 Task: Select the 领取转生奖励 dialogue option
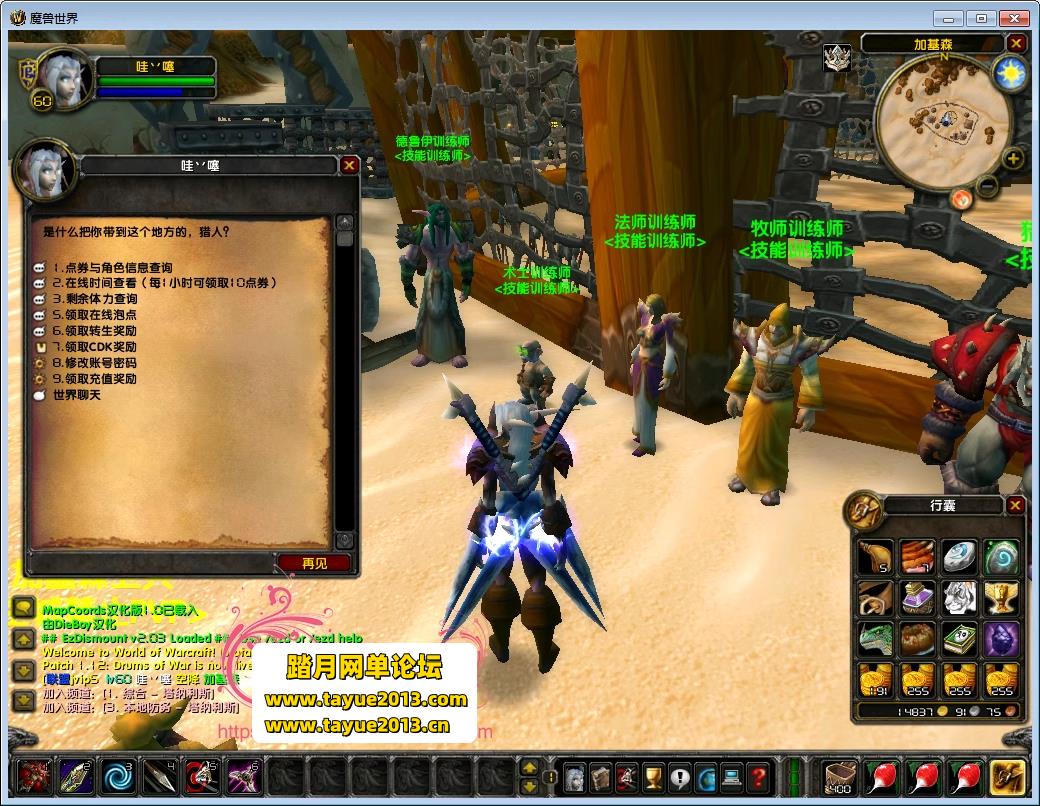(100, 331)
